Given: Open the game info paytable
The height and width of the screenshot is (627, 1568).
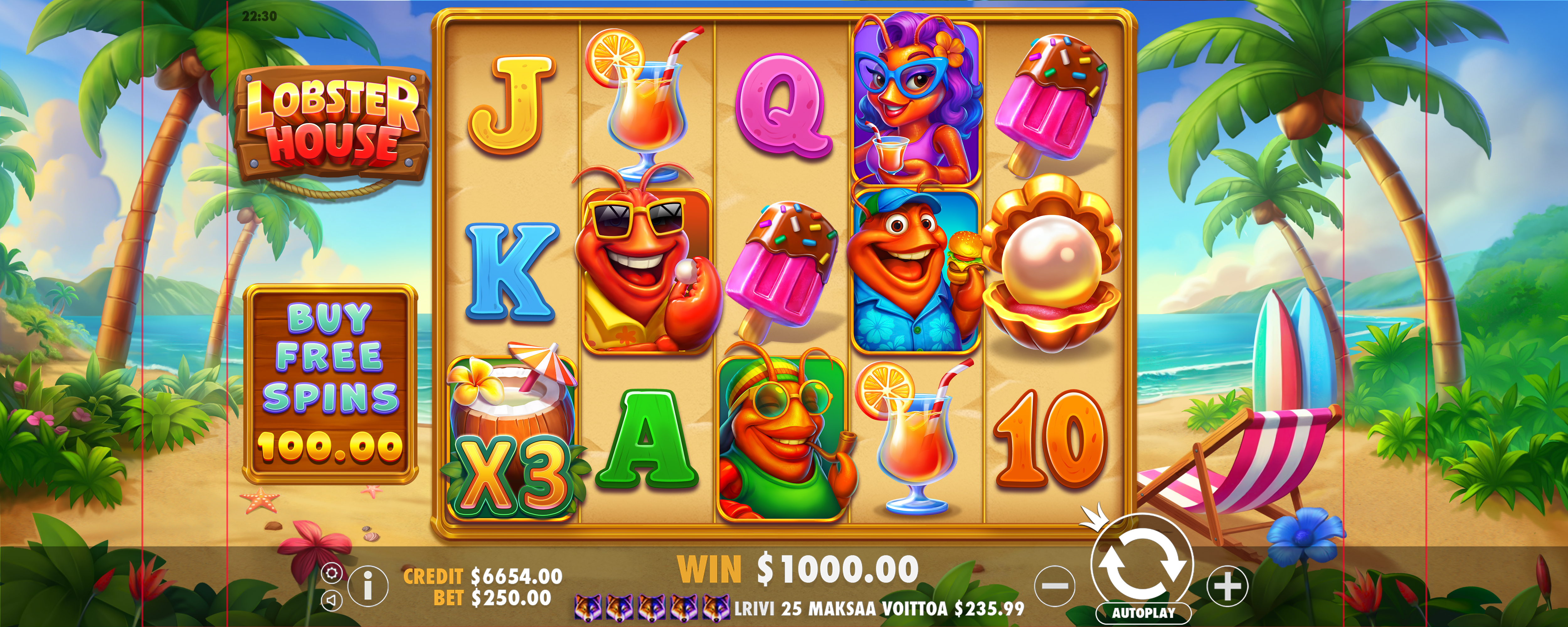Looking at the screenshot, I should (x=368, y=586).
